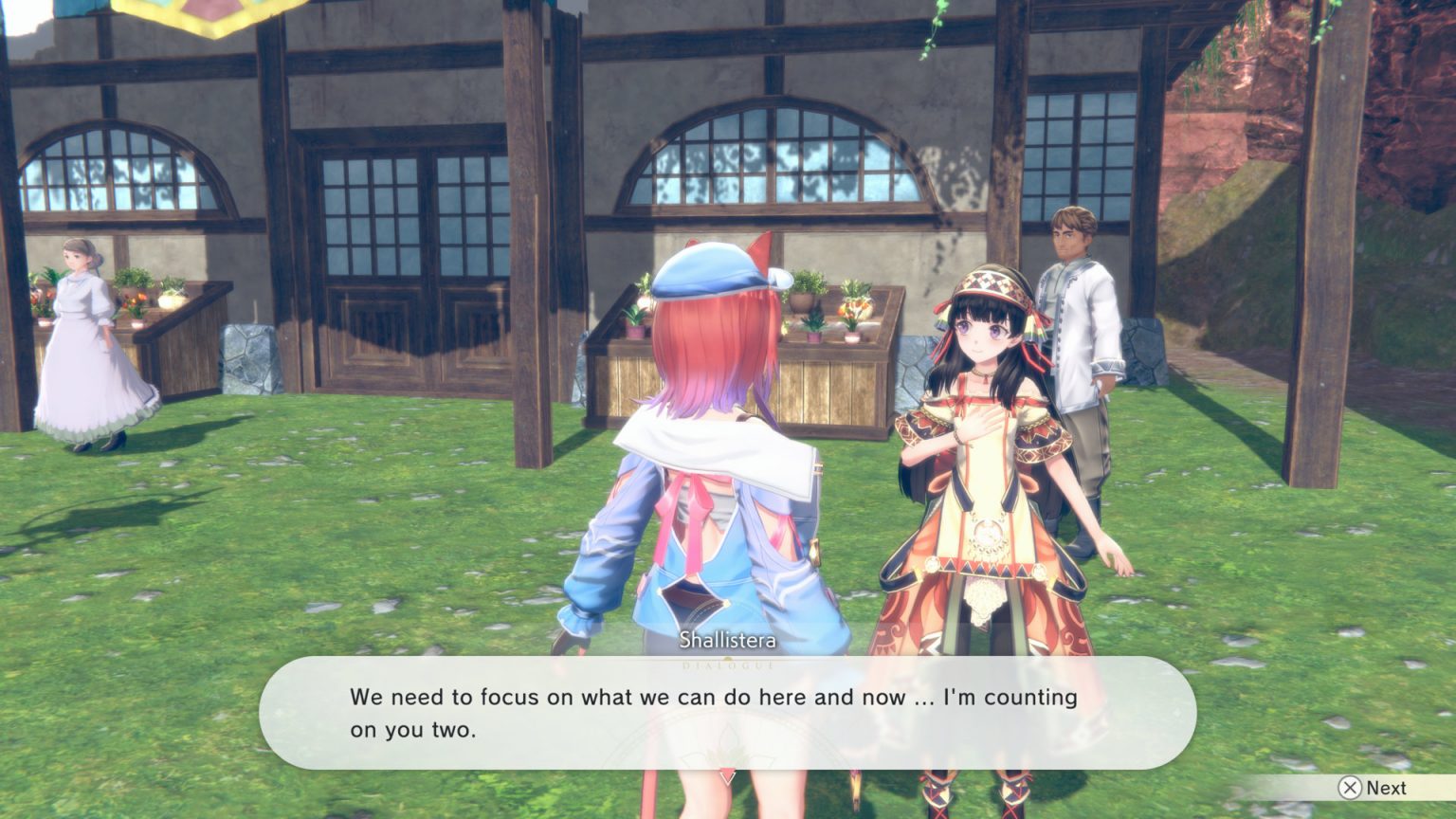
Task: Click the small down-arrow advance indicator
Action: click(728, 775)
